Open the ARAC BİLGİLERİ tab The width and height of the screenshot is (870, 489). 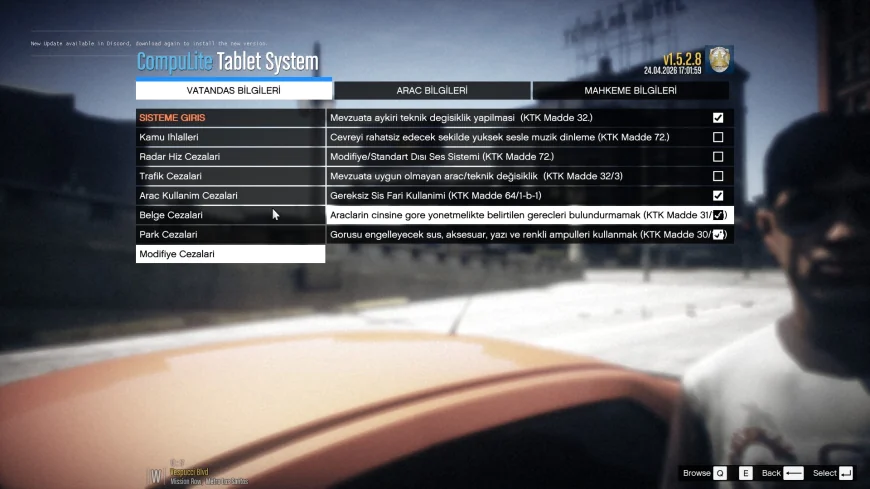(432, 91)
